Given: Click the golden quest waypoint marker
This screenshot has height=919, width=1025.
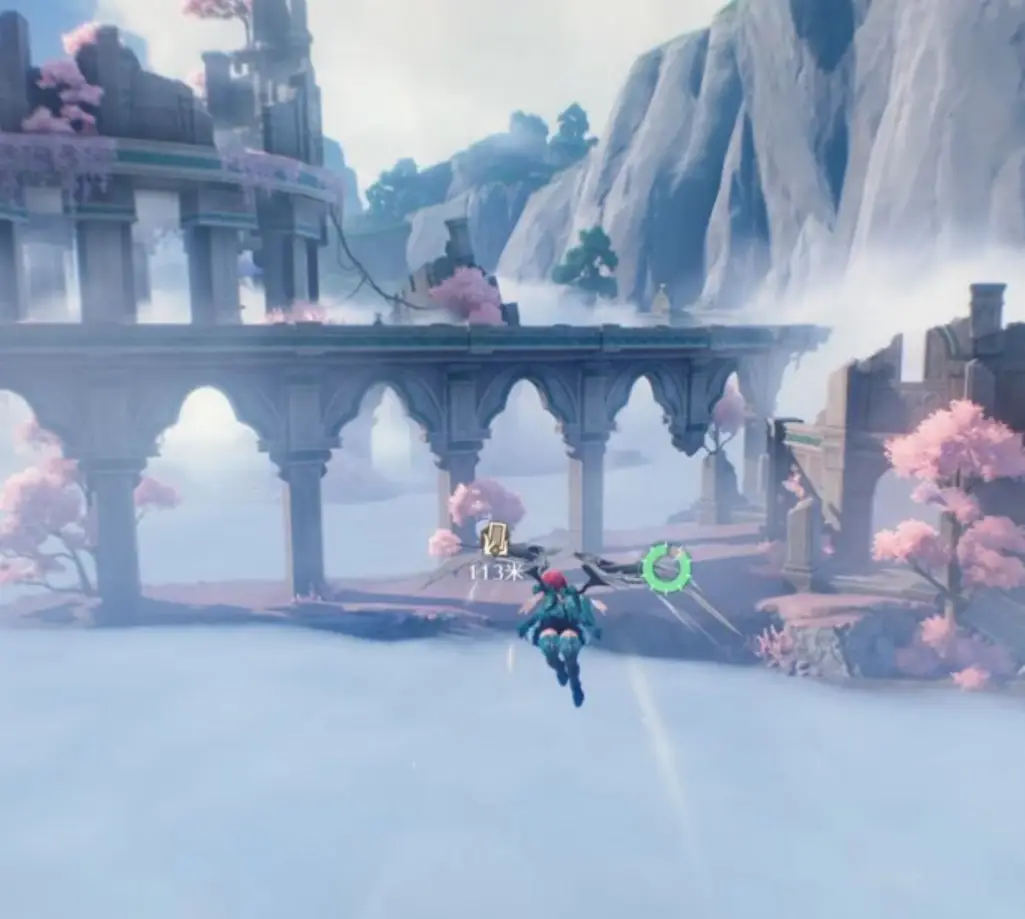Looking at the screenshot, I should click(494, 541).
